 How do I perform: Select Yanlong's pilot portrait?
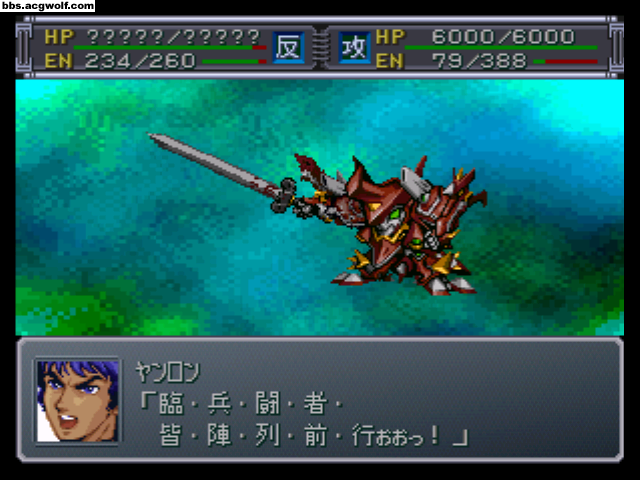[76, 400]
